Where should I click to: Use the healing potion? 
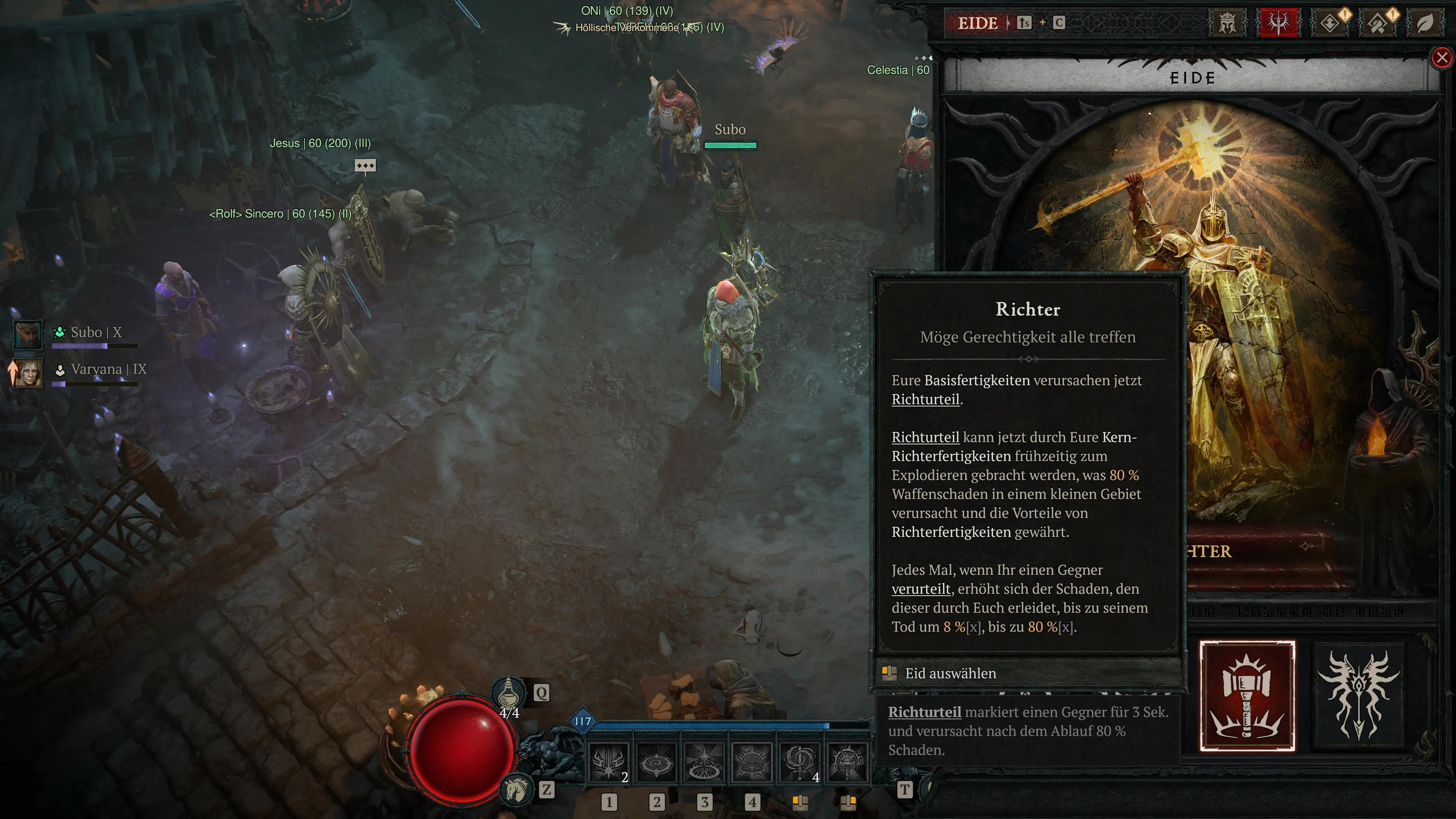click(509, 692)
